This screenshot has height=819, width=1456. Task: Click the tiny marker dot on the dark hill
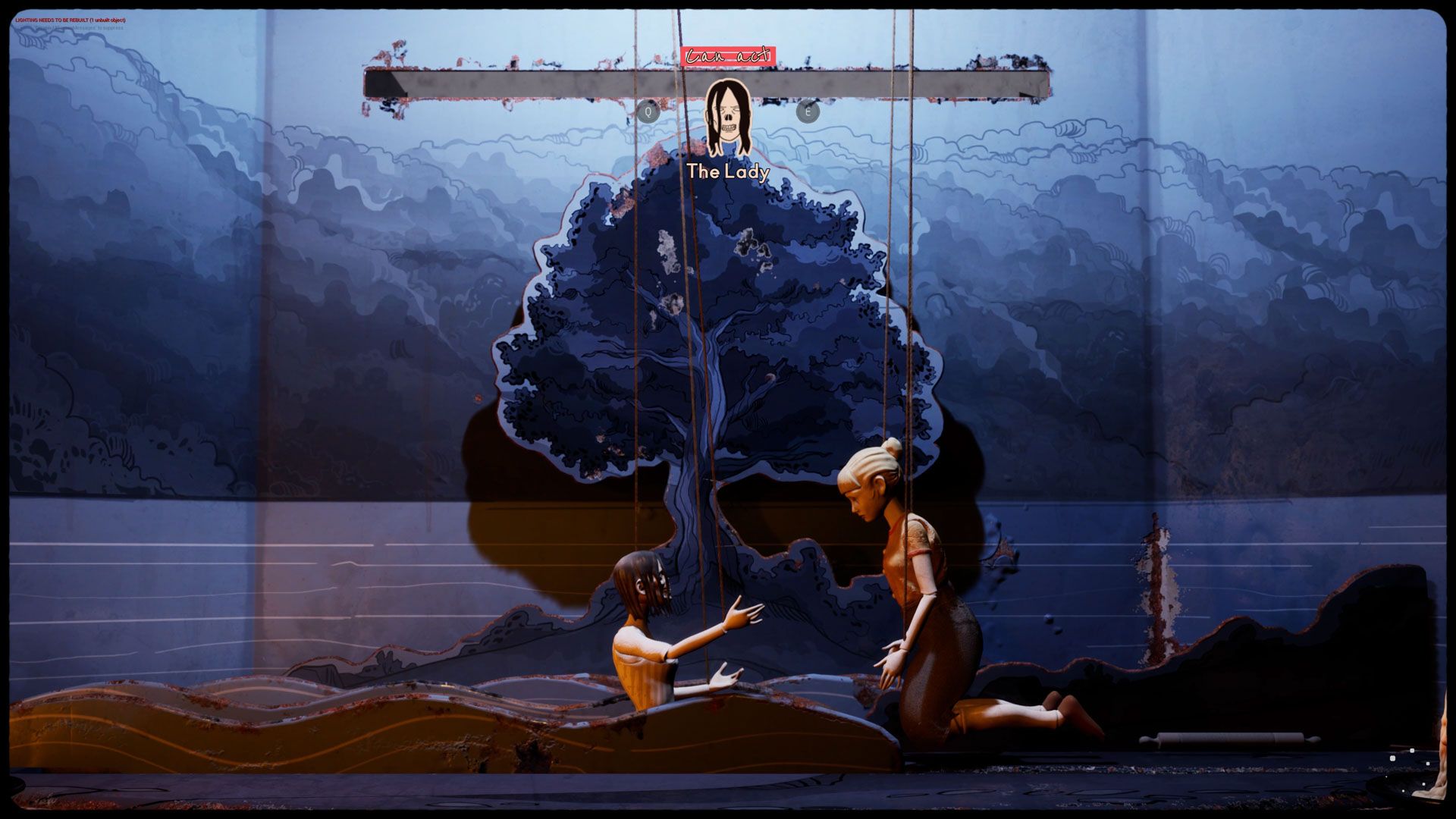point(1386,777)
